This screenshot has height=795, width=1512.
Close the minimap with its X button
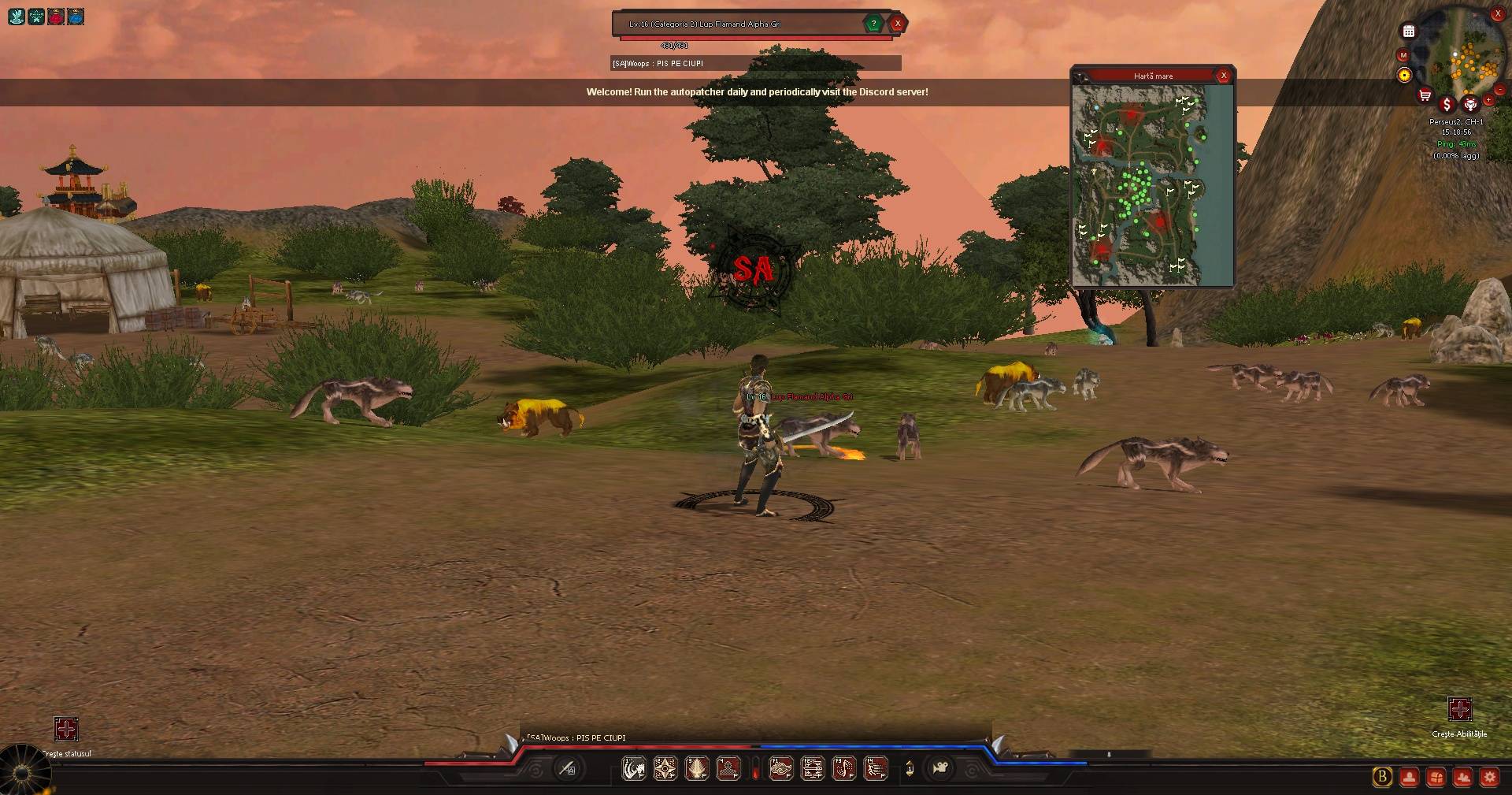point(1498,14)
